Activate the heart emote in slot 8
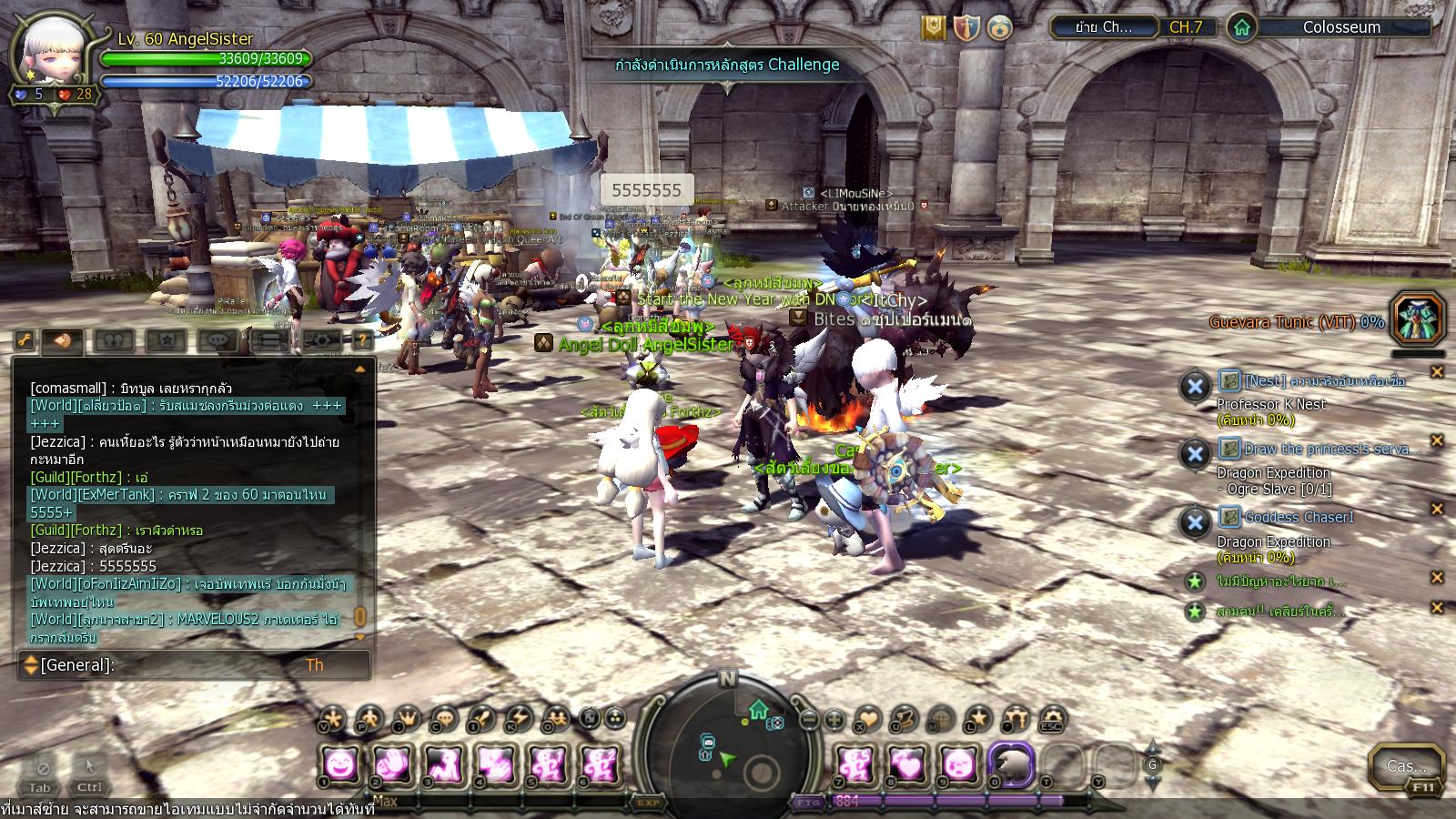Image resolution: width=1456 pixels, height=819 pixels. (x=907, y=764)
